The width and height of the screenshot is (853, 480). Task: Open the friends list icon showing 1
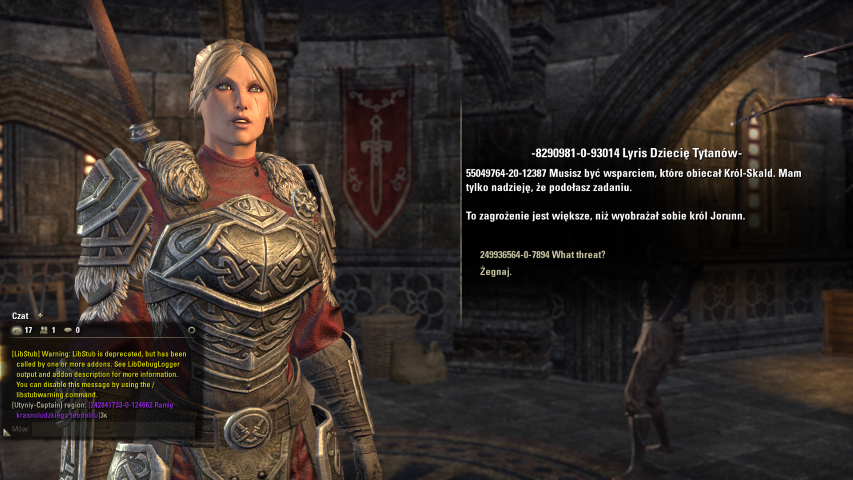click(44, 330)
